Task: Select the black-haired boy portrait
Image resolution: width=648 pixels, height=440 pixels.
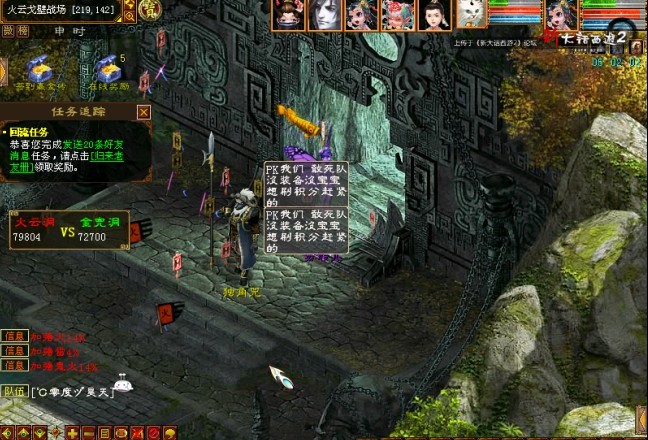Action: pyautogui.click(x=434, y=13)
